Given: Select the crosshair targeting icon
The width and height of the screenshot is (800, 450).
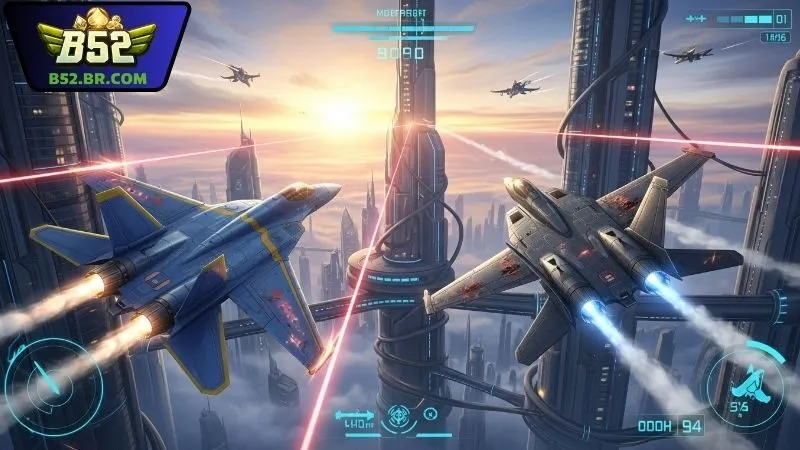Looking at the screenshot, I should (397, 413).
